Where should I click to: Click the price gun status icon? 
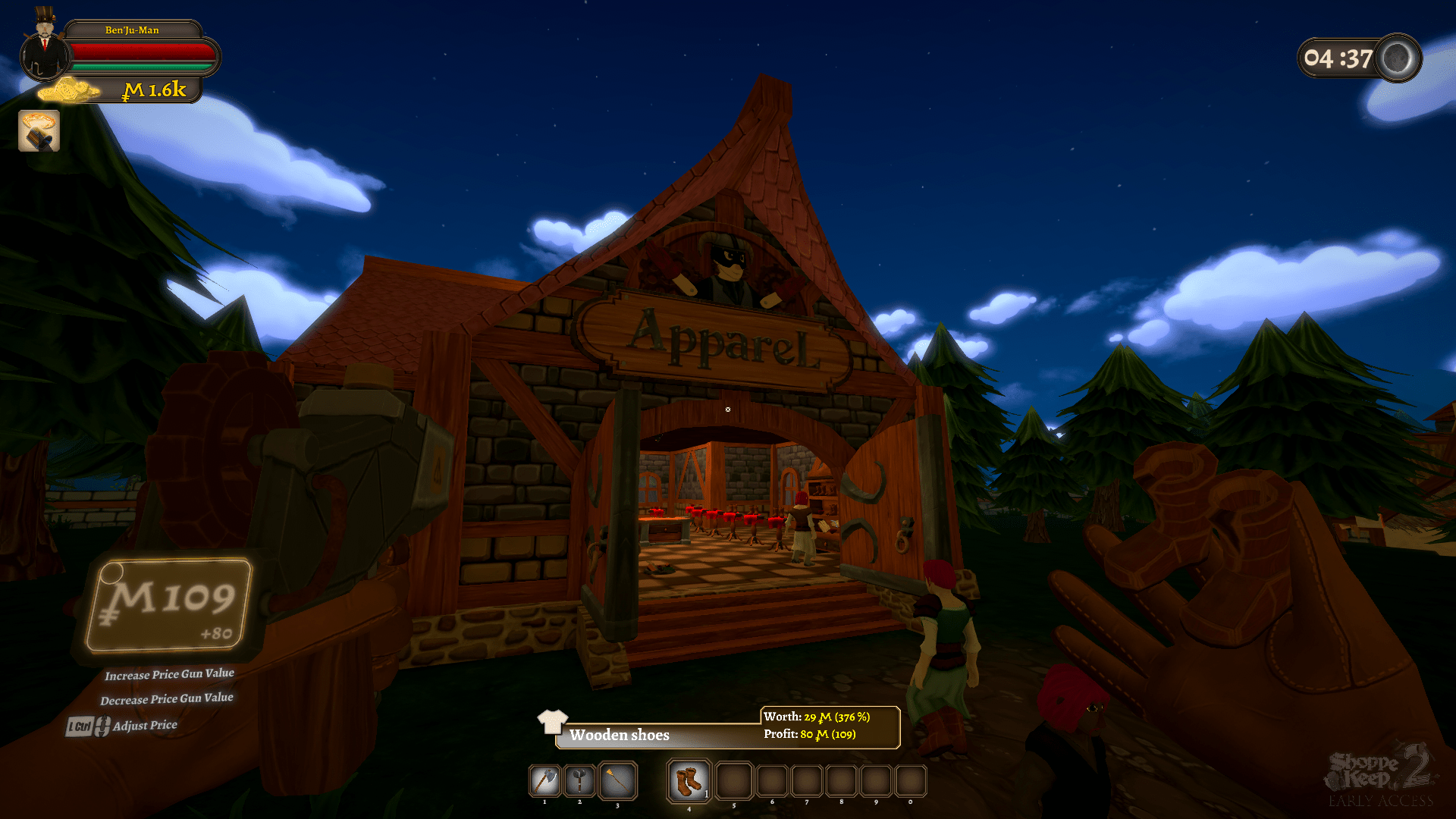(39, 131)
